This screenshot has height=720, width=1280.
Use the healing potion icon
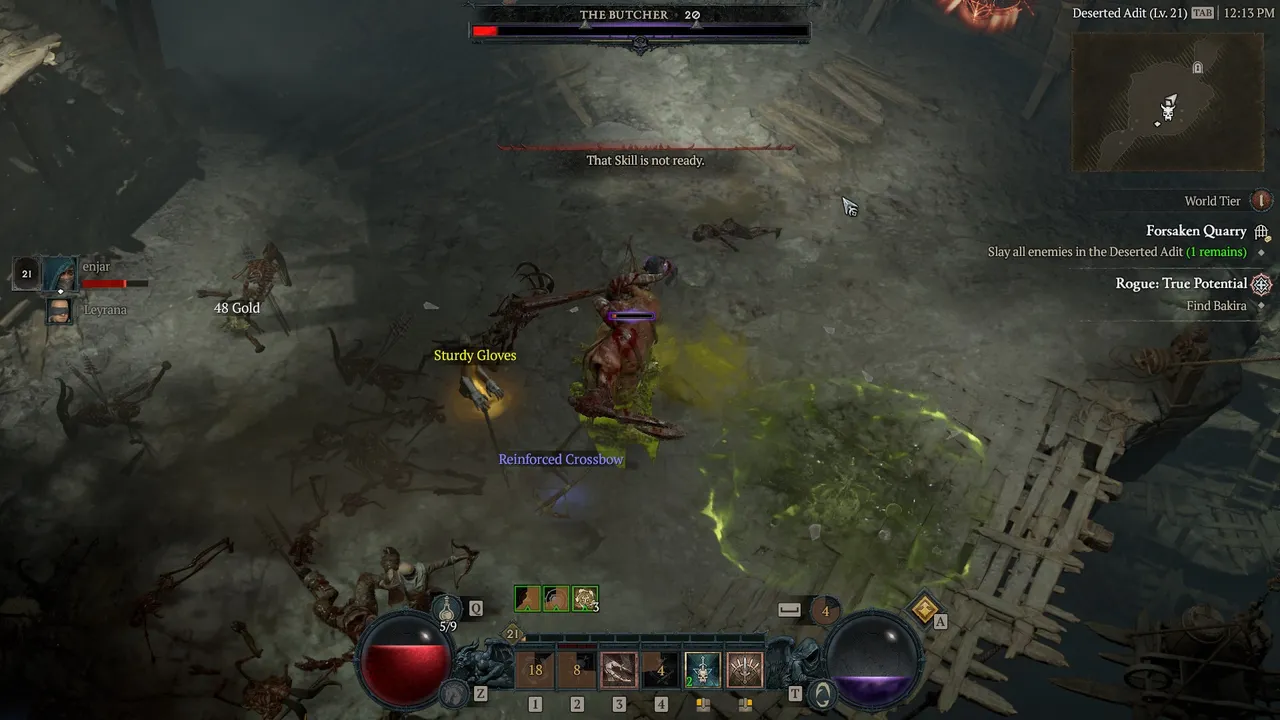click(447, 608)
